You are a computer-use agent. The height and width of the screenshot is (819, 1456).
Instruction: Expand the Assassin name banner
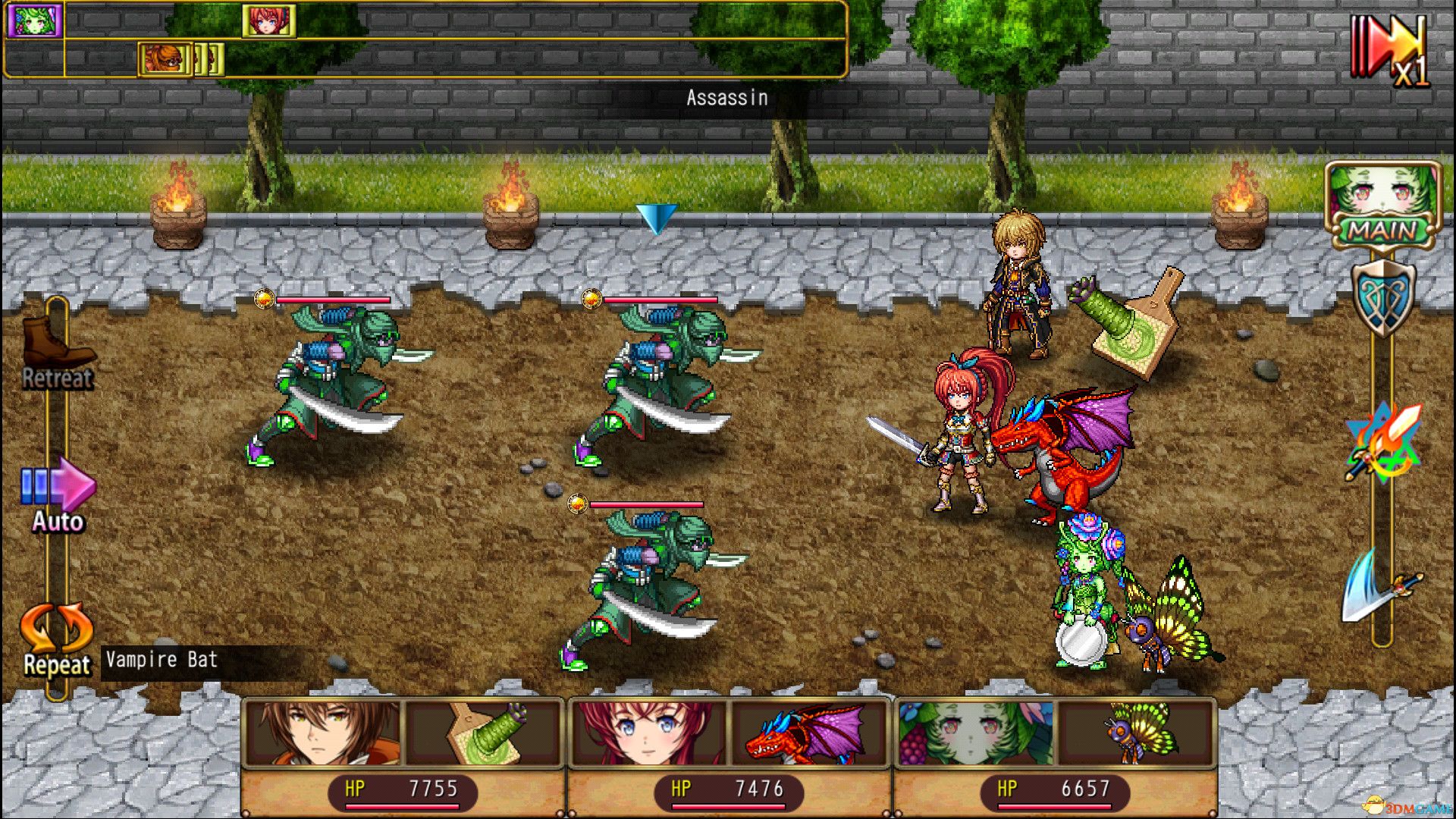click(726, 97)
